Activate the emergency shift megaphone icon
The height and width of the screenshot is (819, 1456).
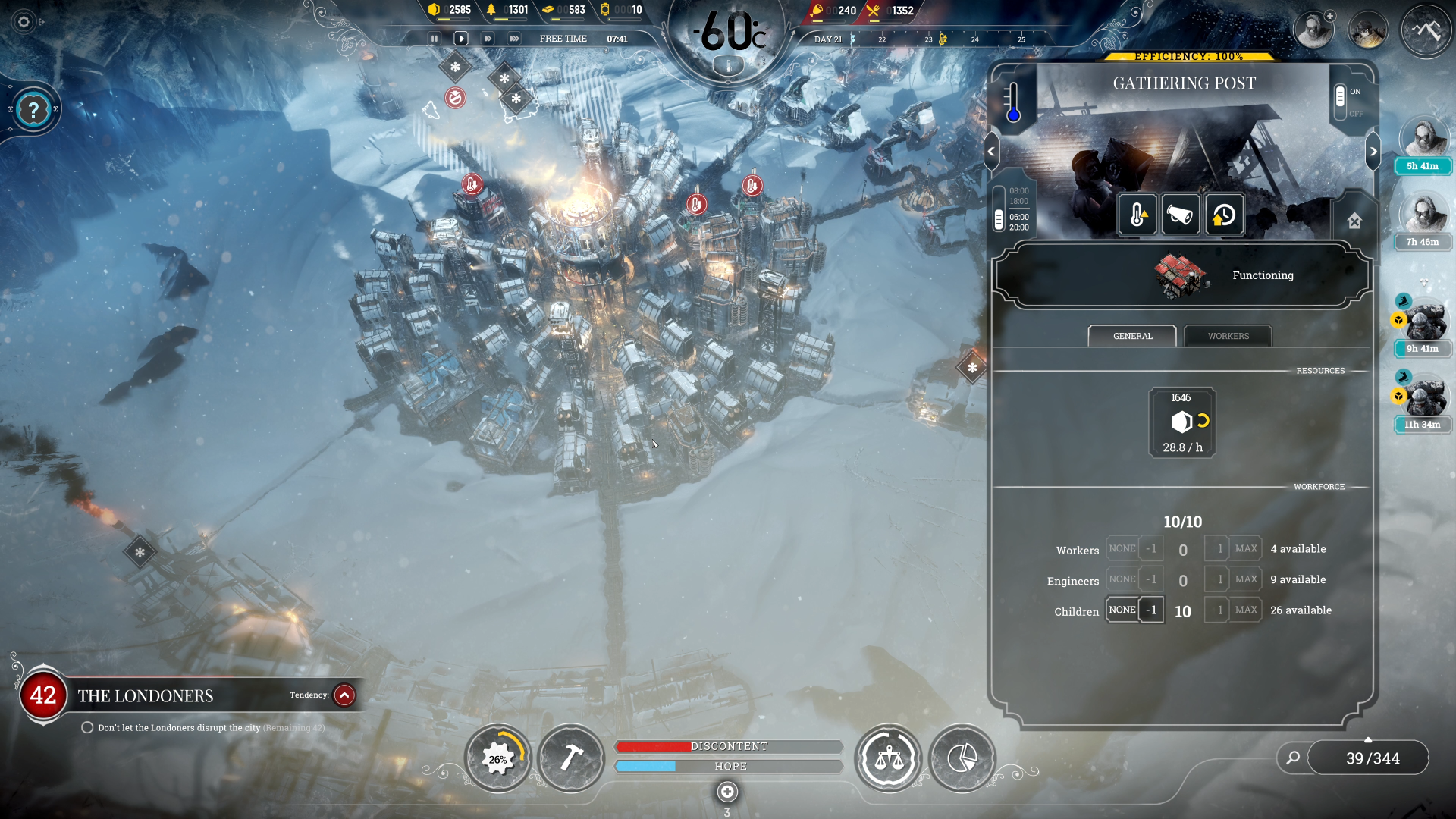(x=1180, y=215)
